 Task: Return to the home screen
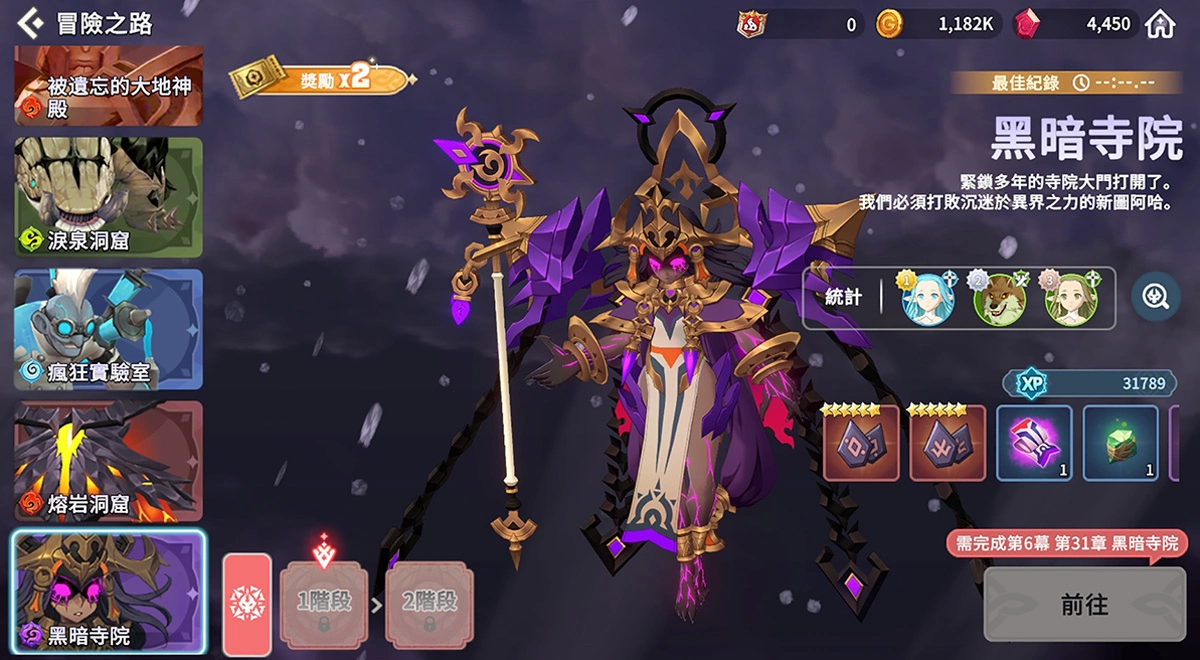click(x=1160, y=24)
